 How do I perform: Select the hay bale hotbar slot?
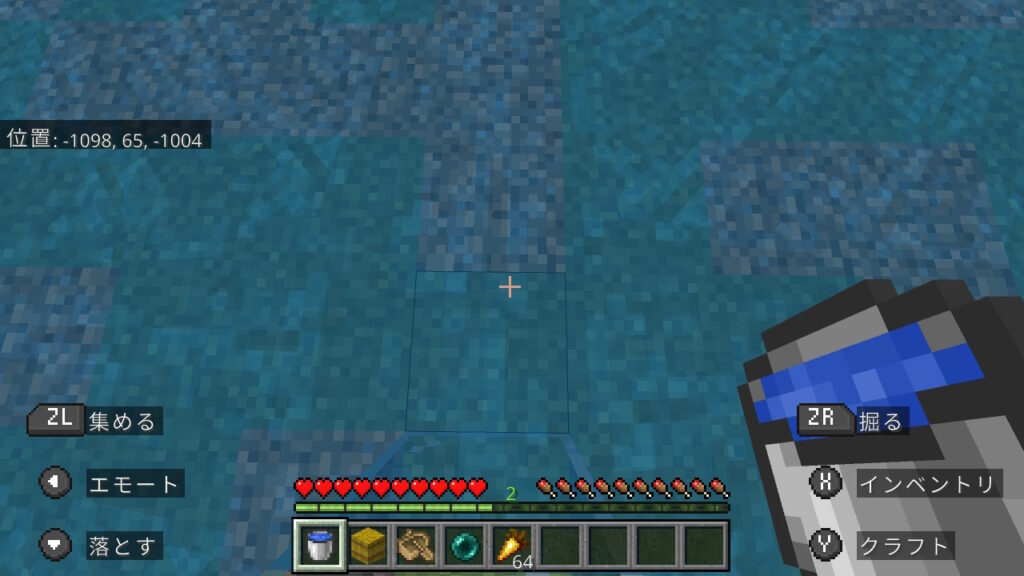coord(368,546)
